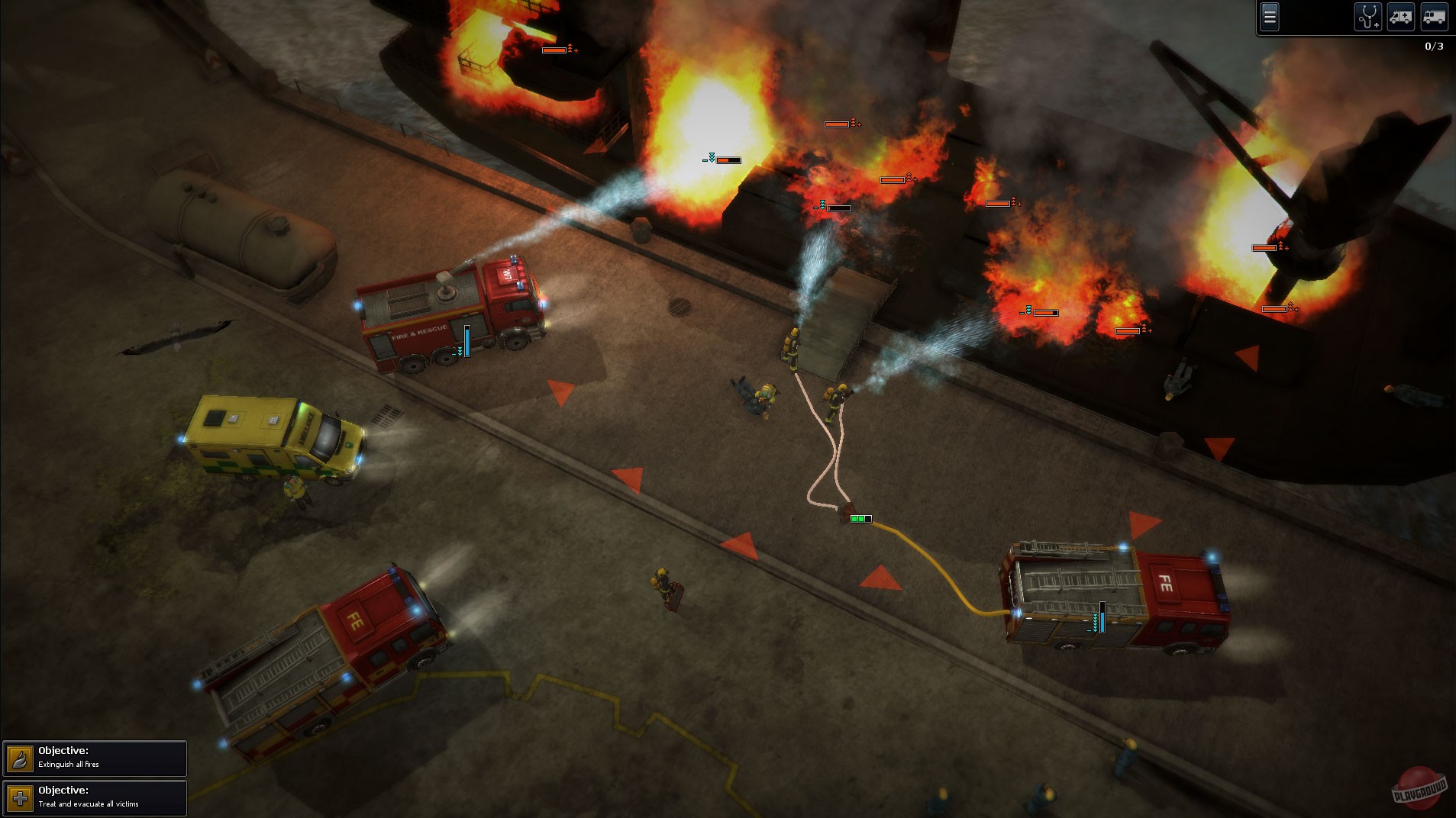This screenshot has width=1456, height=818.
Task: Click the 0/3 victim evacuation counter
Action: (1434, 46)
